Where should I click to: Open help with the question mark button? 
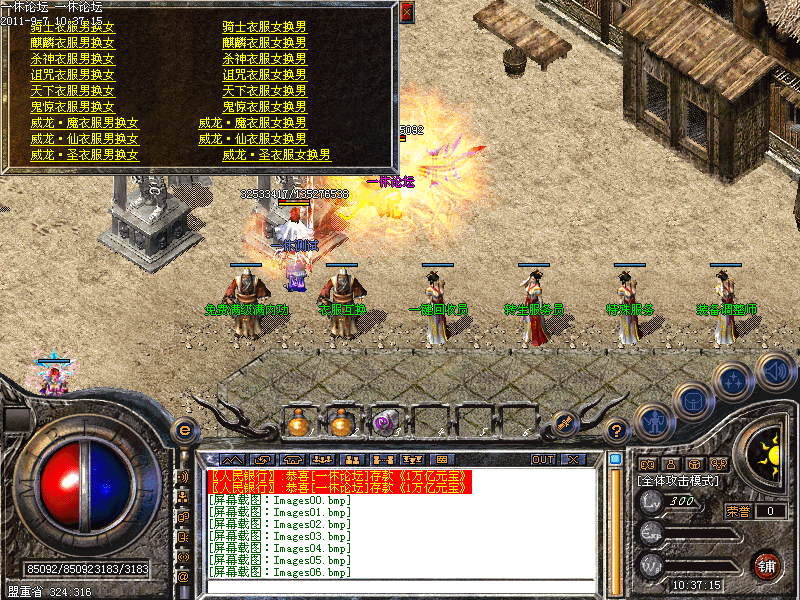coord(617,431)
